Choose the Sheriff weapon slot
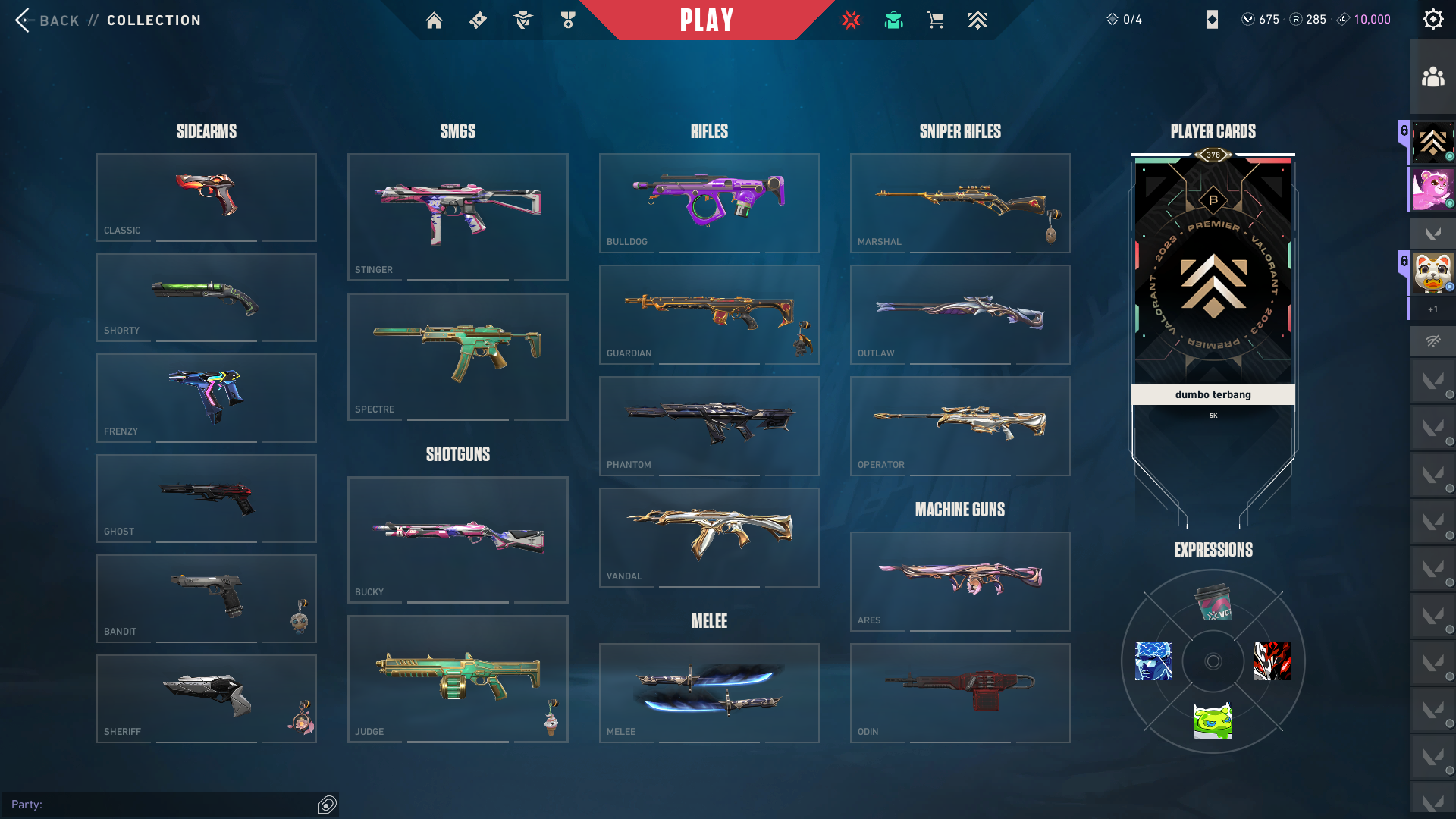This screenshot has height=819, width=1456. click(x=206, y=698)
